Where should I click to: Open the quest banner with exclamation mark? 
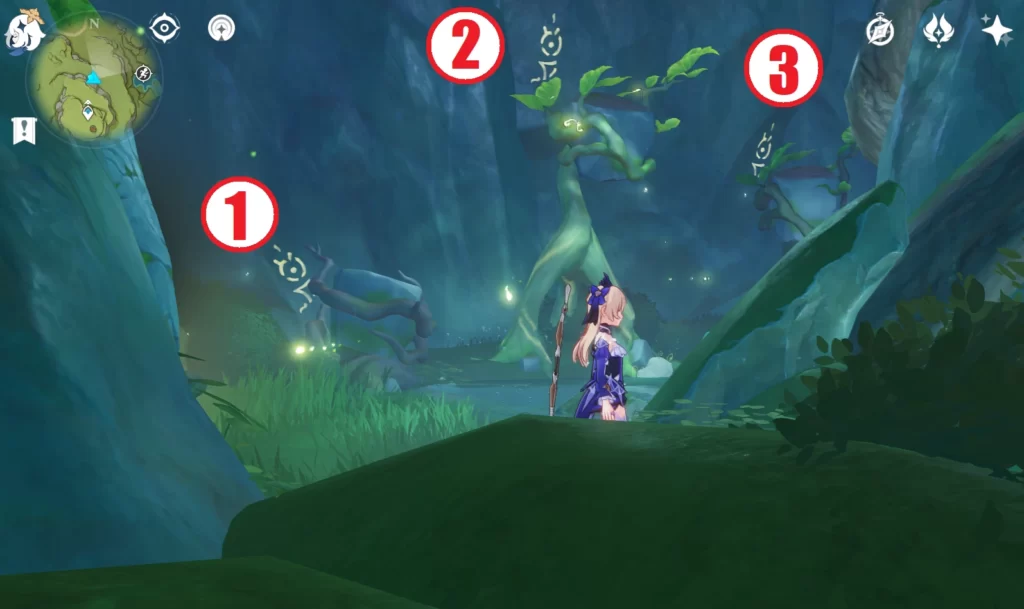(x=24, y=130)
